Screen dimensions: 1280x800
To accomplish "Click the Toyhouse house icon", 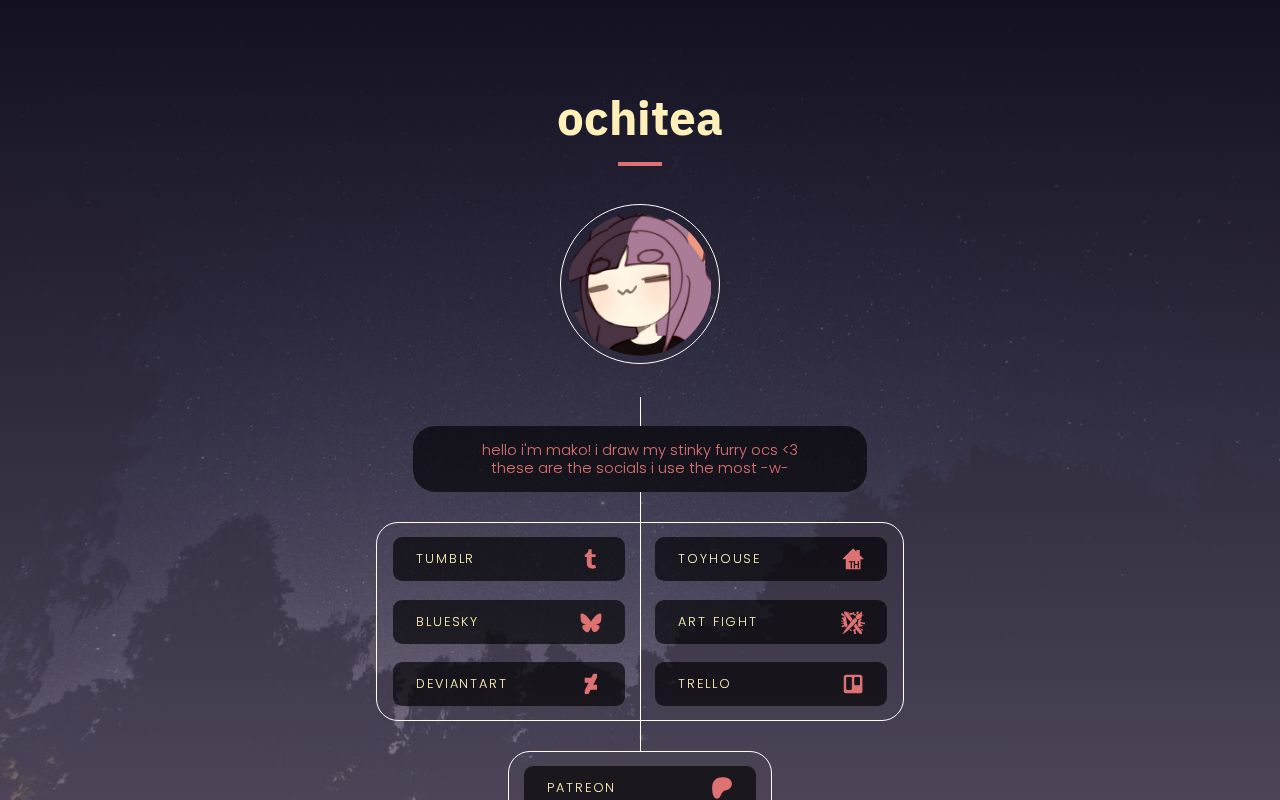I will pyautogui.click(x=853, y=559).
